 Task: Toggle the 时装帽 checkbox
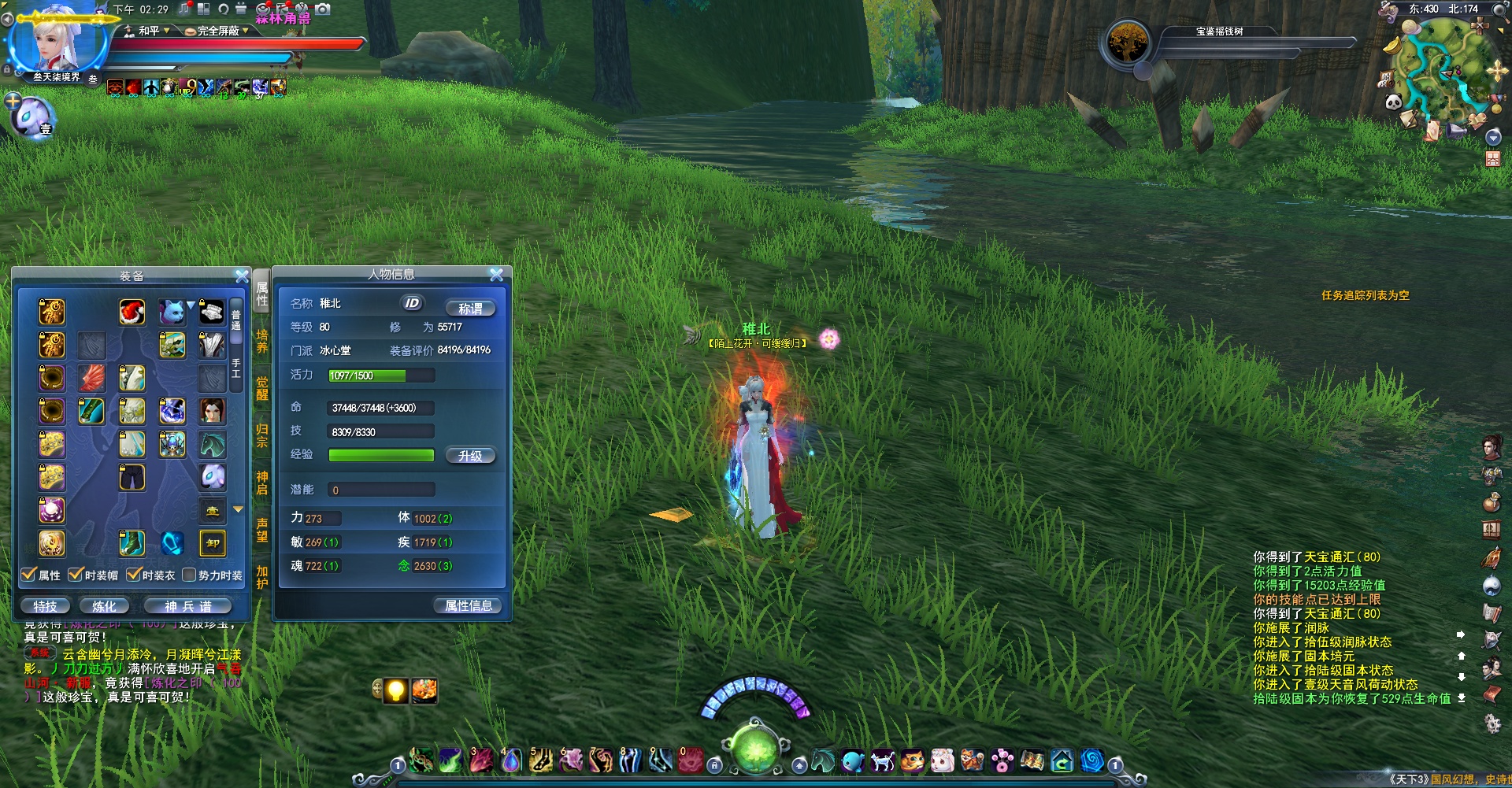pos(76,575)
